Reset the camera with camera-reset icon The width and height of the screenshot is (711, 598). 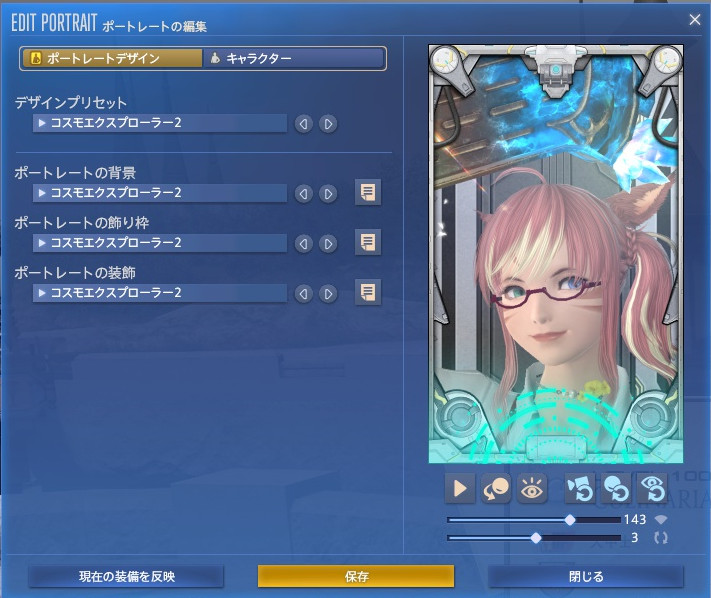click(x=580, y=489)
